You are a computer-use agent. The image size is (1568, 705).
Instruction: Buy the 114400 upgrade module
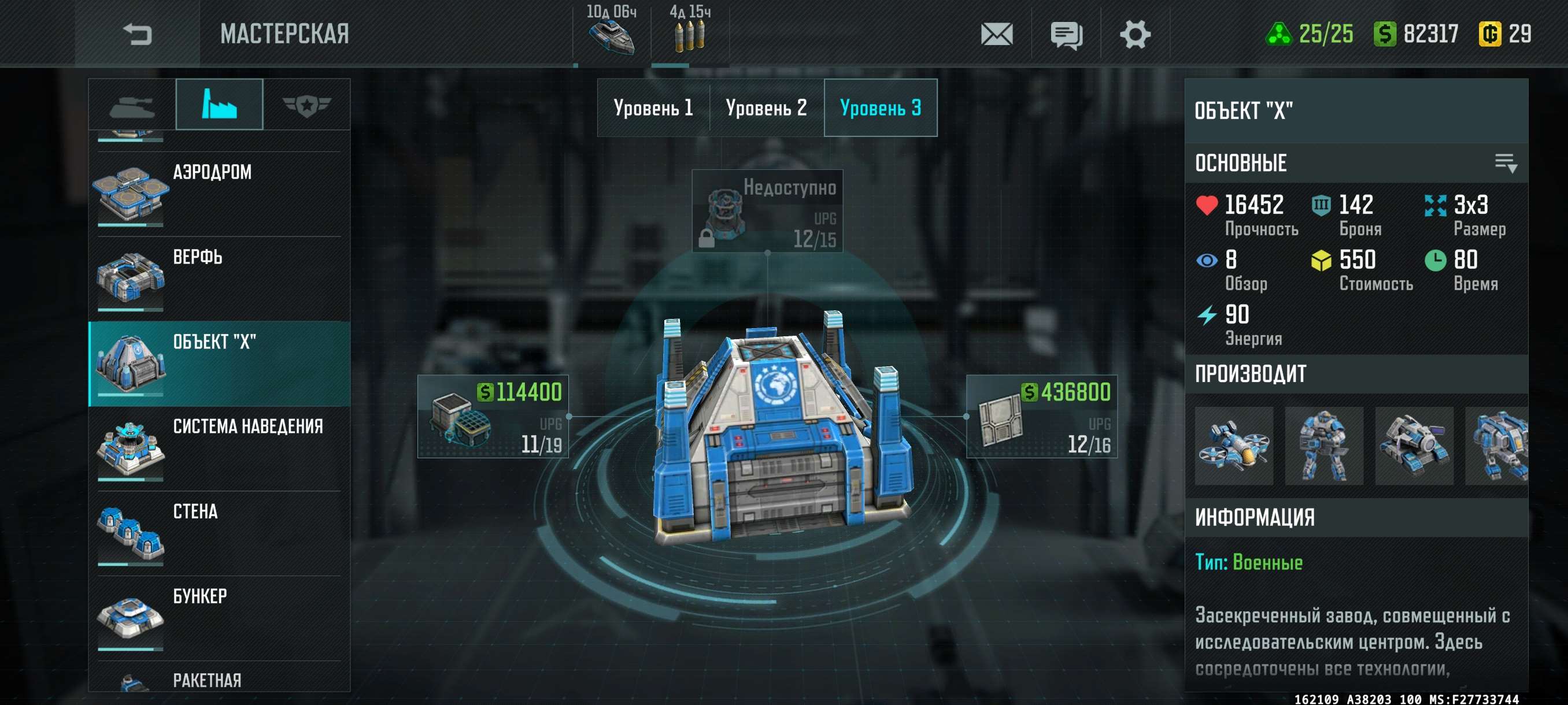493,417
